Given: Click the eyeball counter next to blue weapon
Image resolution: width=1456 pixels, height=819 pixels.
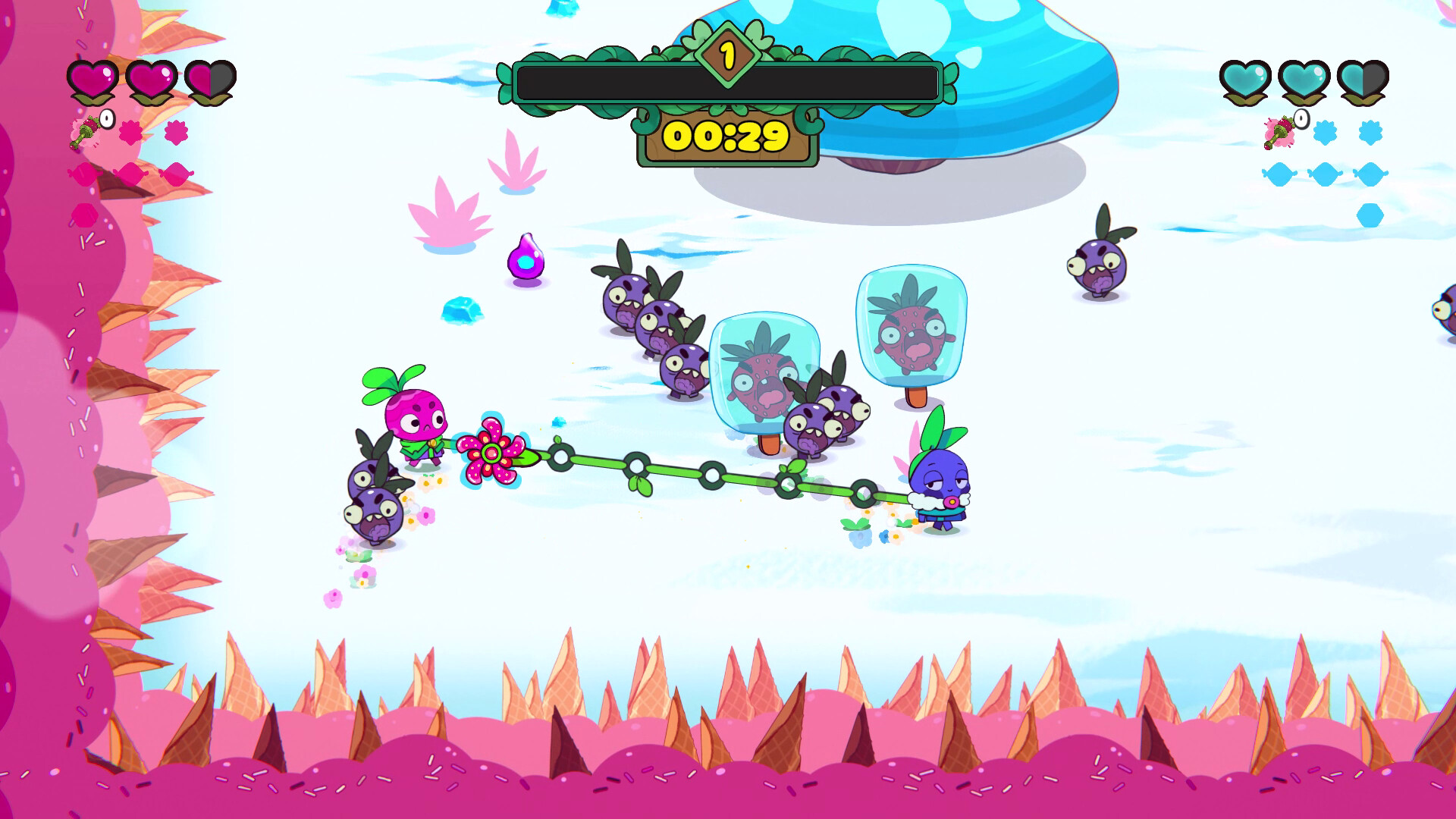Looking at the screenshot, I should [1301, 119].
